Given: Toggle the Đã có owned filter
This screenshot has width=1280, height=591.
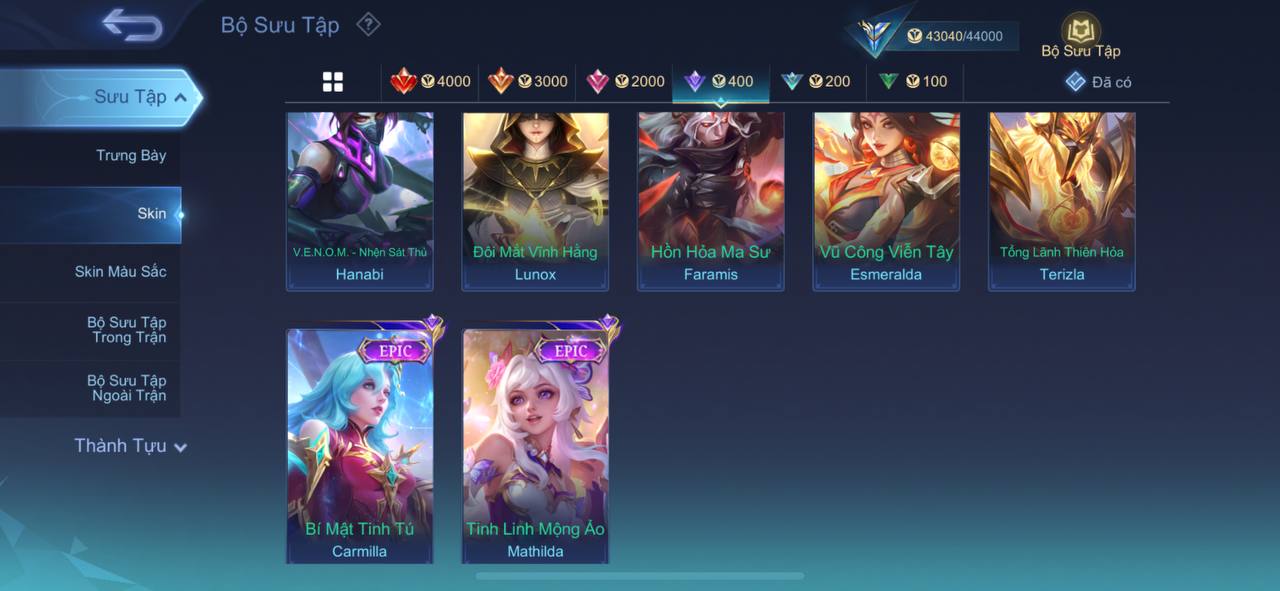Looking at the screenshot, I should pyautogui.click(x=1099, y=82).
